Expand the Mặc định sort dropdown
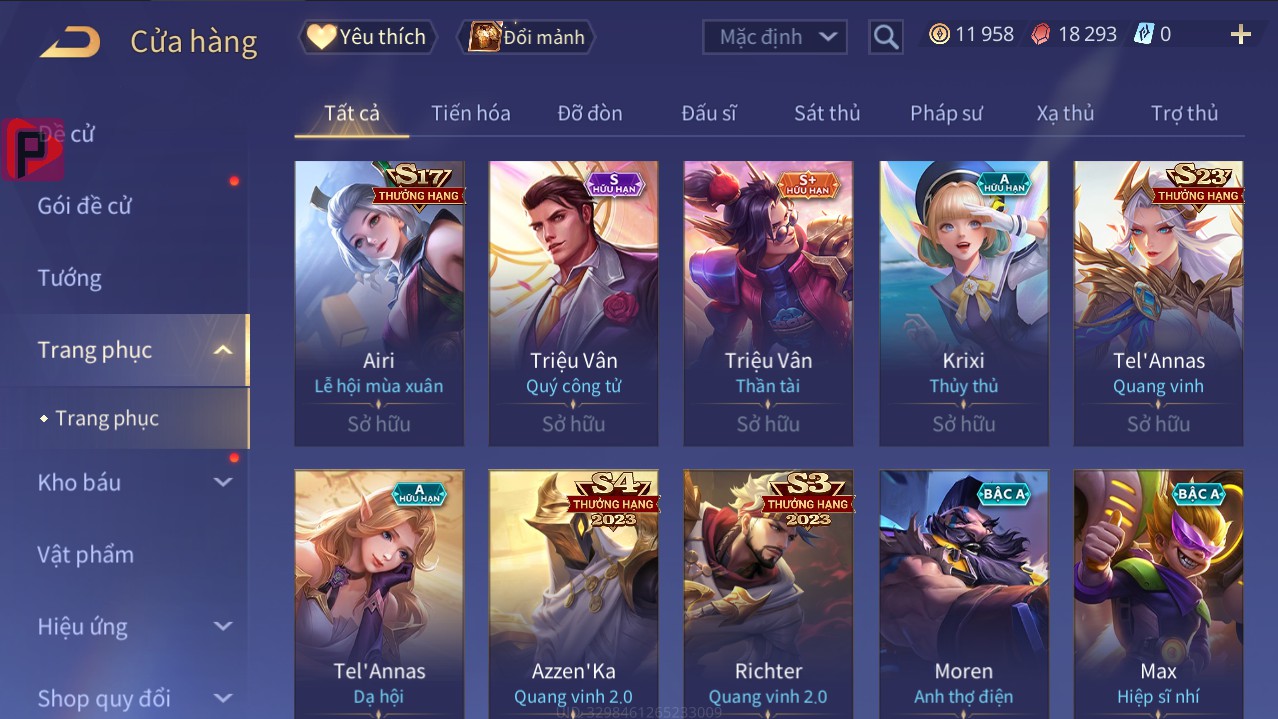The image size is (1278, 719). [x=775, y=37]
